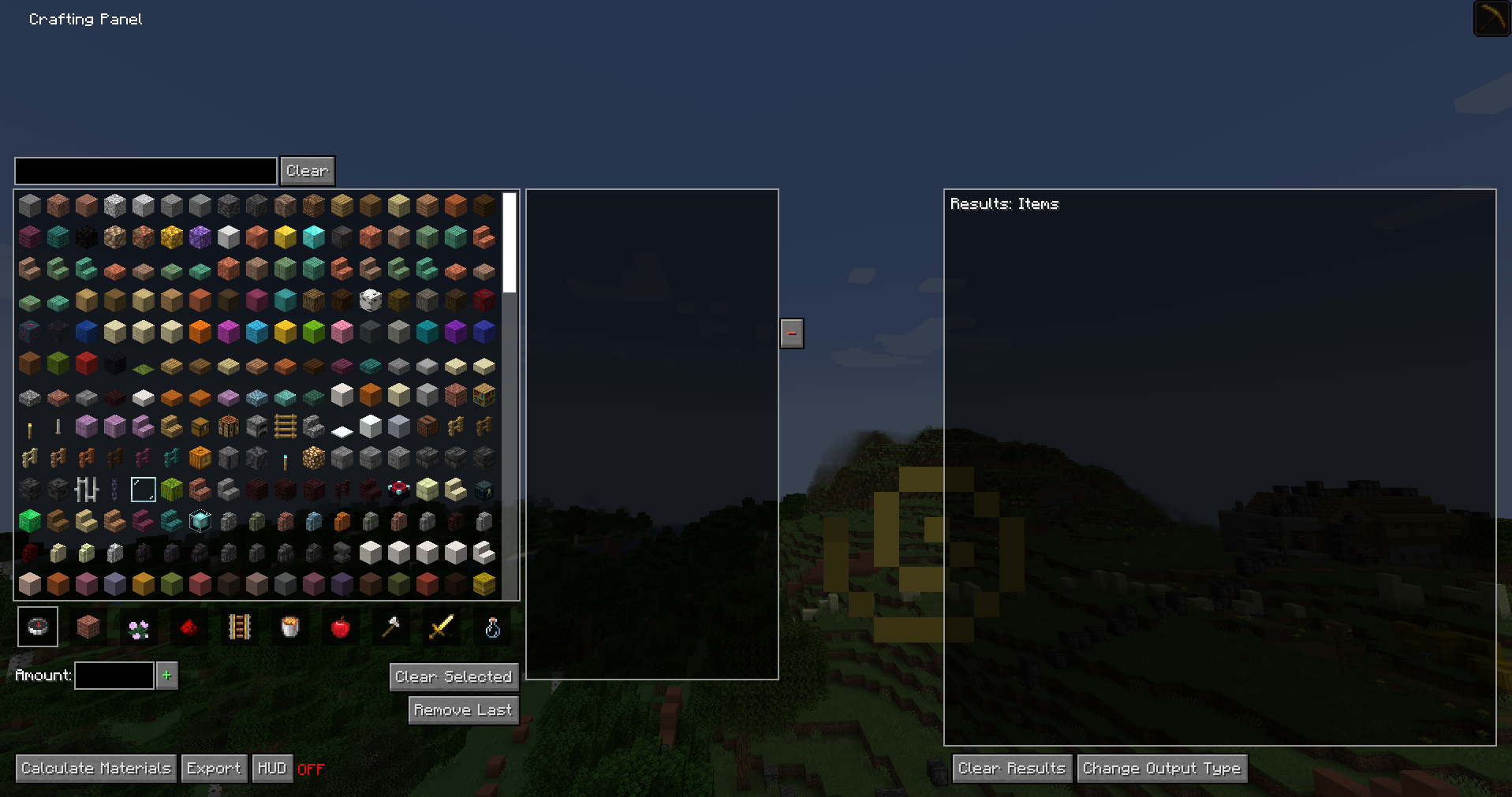Export the materials list
Image resolution: width=1512 pixels, height=797 pixels.
pyautogui.click(x=213, y=768)
